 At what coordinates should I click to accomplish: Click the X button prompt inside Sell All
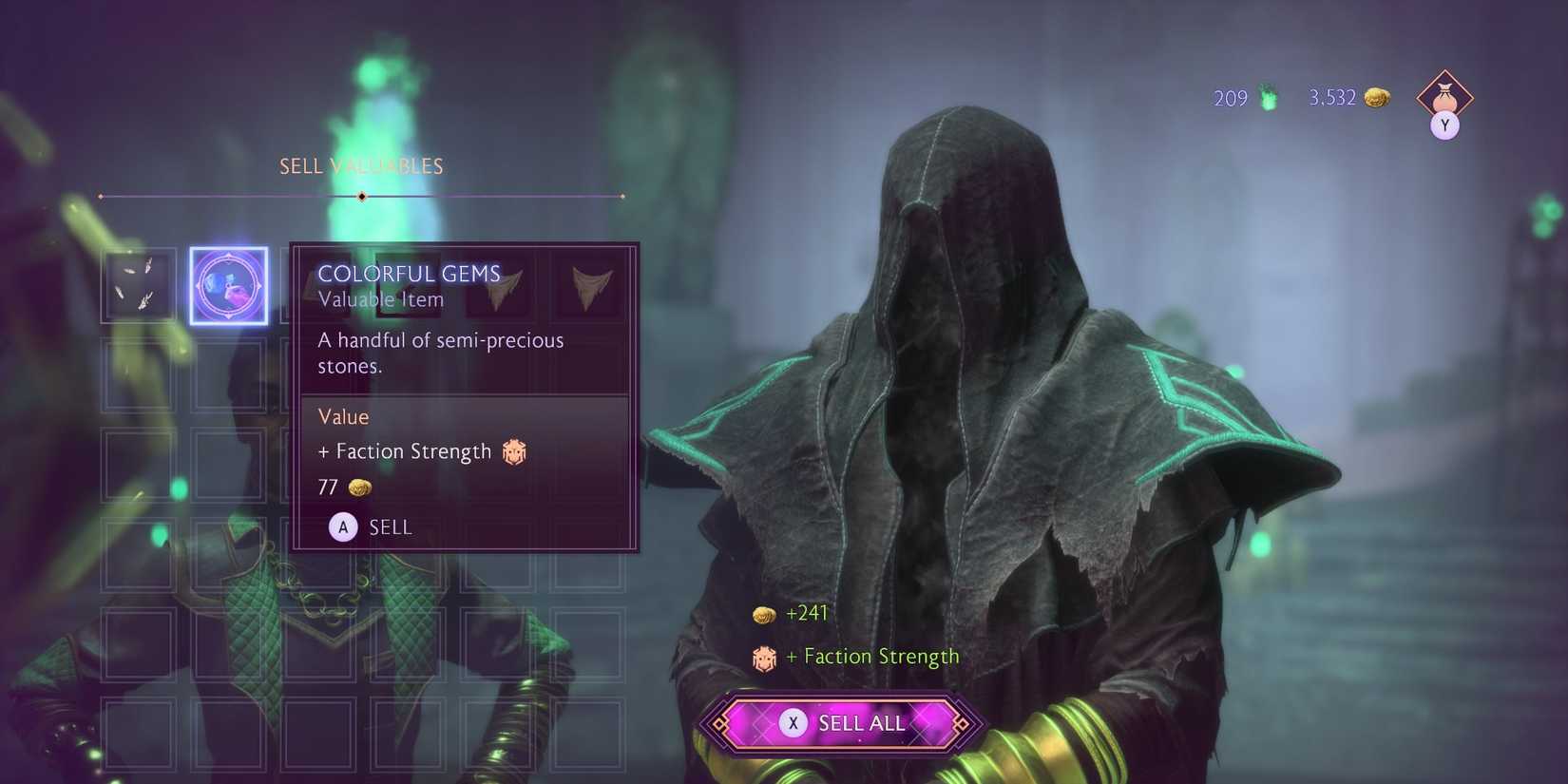793,723
